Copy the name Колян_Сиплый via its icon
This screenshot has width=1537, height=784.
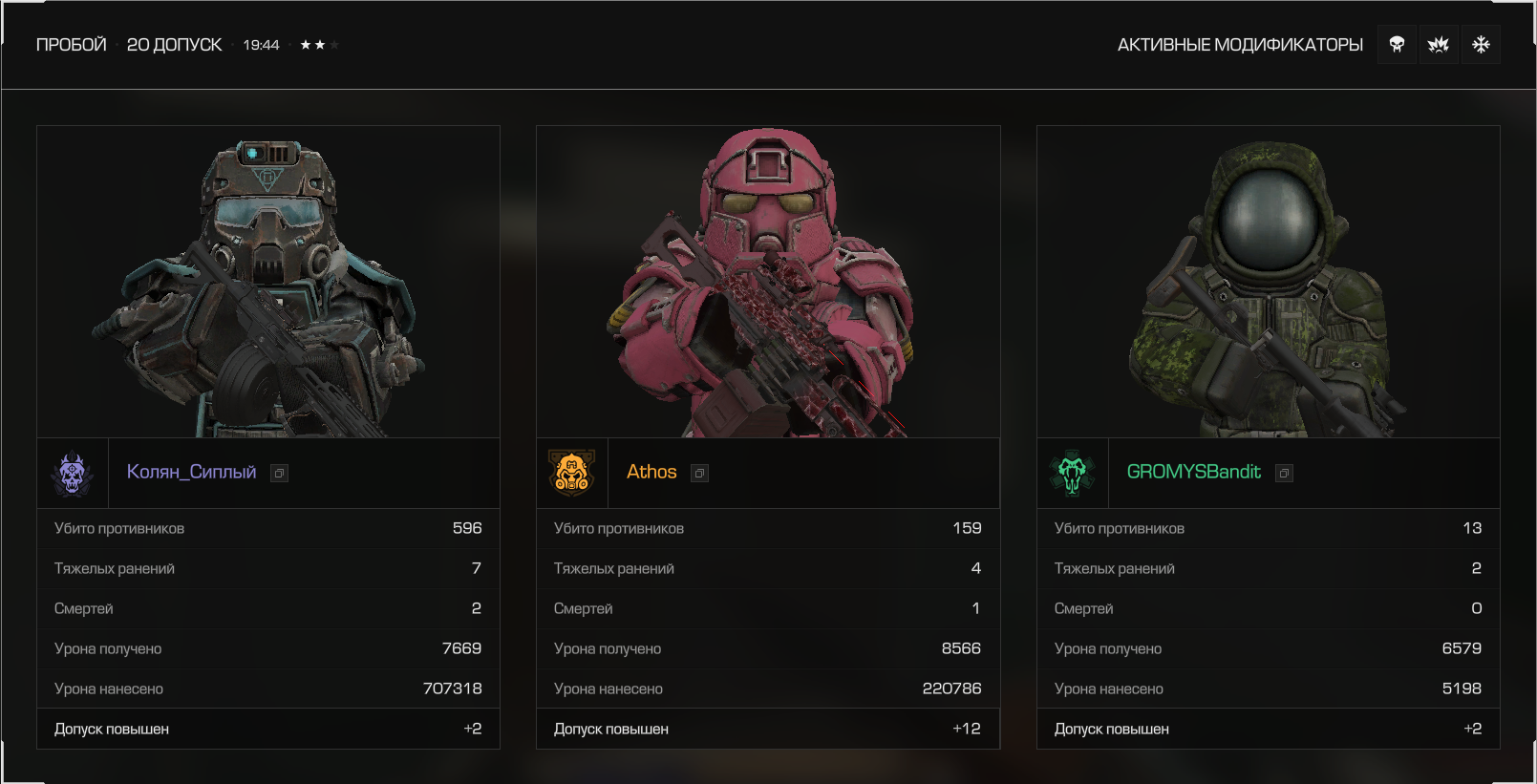(279, 474)
